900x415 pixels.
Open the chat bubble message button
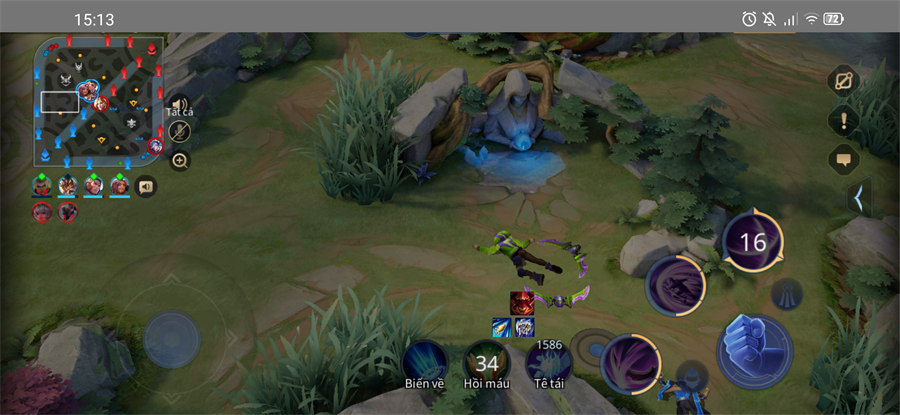click(843, 159)
